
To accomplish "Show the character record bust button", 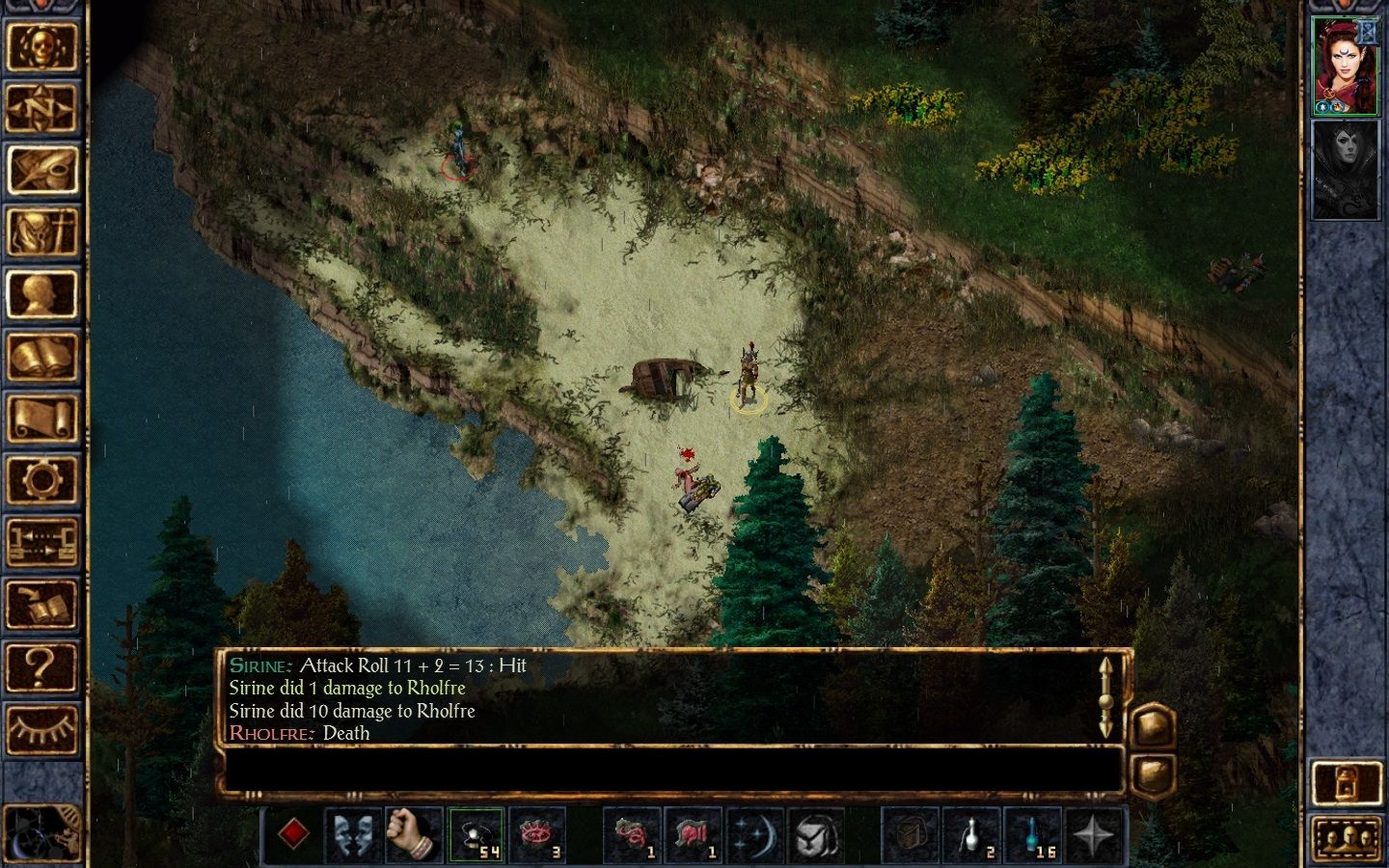I will point(41,294).
